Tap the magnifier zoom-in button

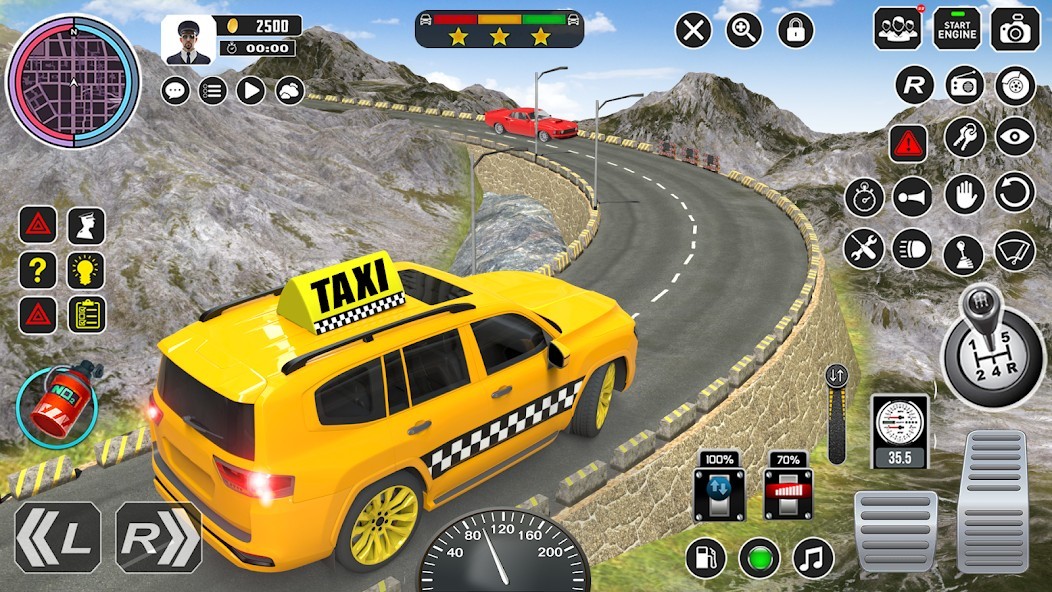(744, 30)
